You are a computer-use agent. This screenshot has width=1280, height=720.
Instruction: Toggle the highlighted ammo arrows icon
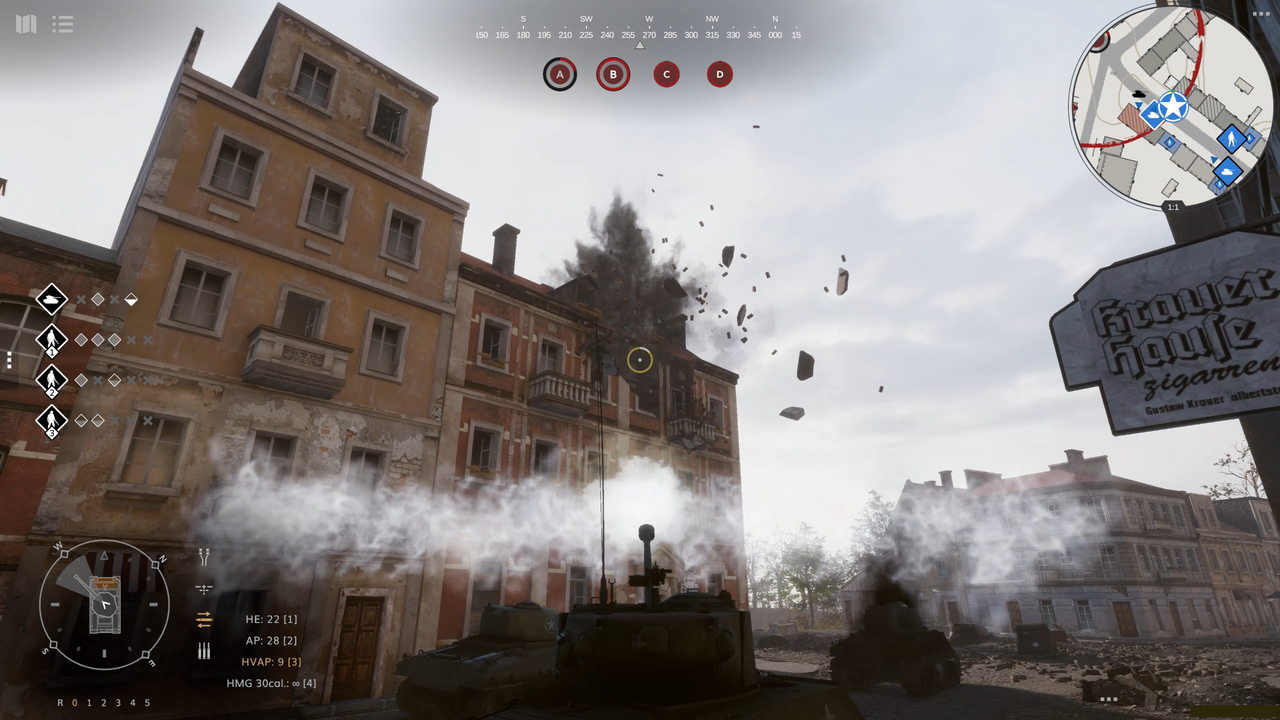203,619
